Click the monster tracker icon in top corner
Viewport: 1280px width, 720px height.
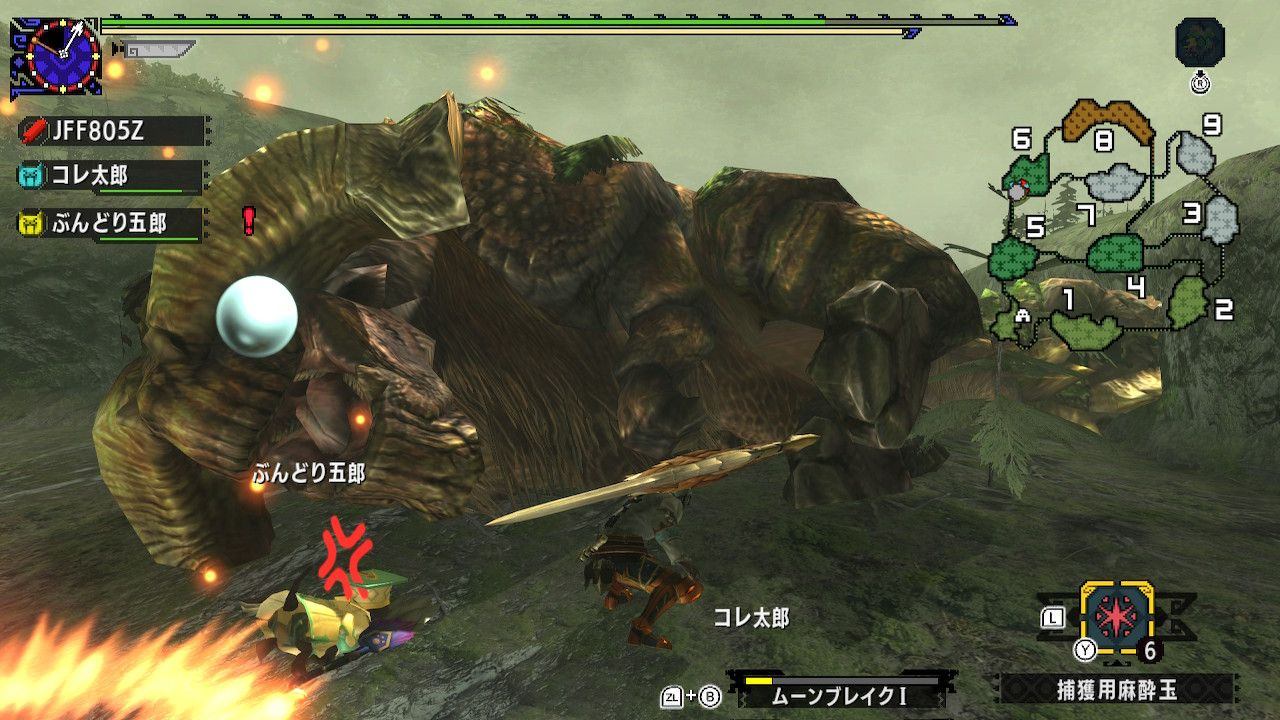1200,44
